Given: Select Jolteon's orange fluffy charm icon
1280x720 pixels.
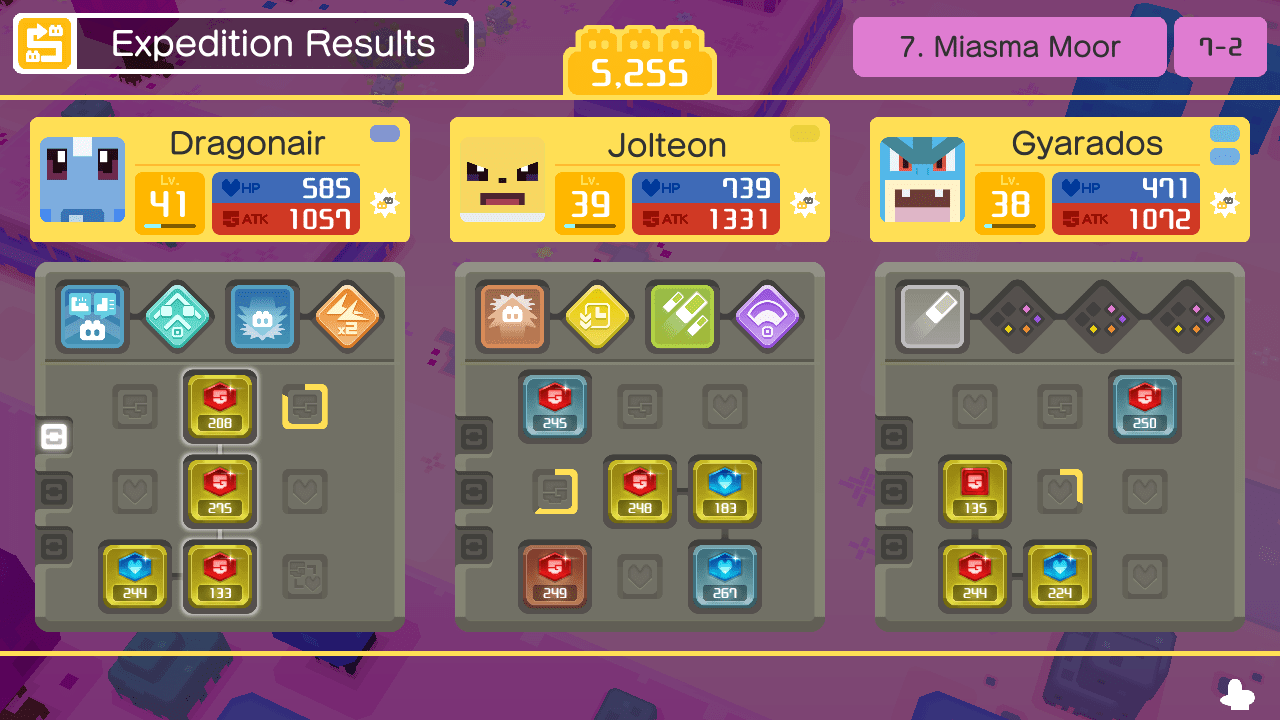Looking at the screenshot, I should (x=512, y=317).
